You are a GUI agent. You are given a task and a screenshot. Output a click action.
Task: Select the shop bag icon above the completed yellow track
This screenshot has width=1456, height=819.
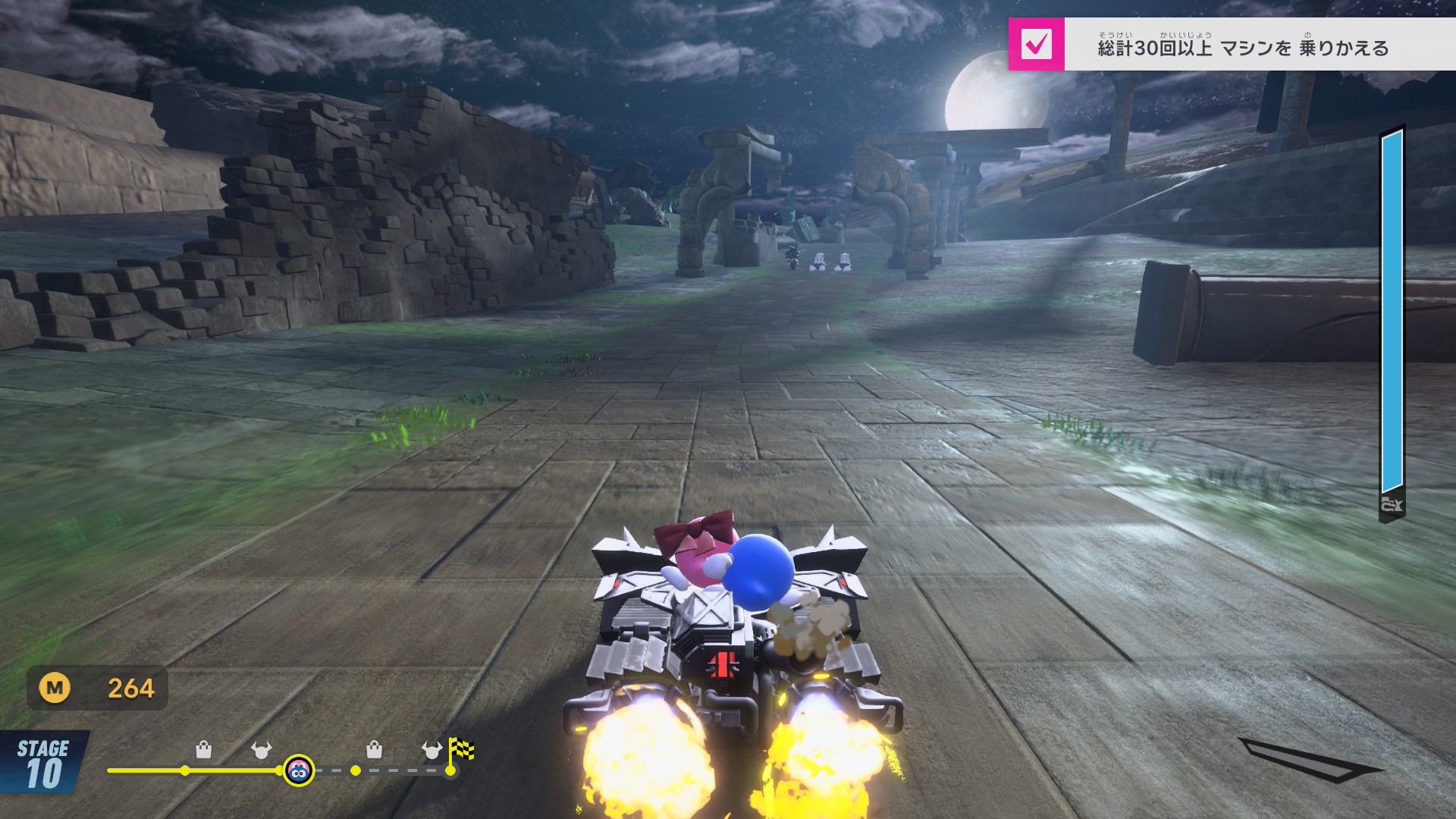coord(203,750)
